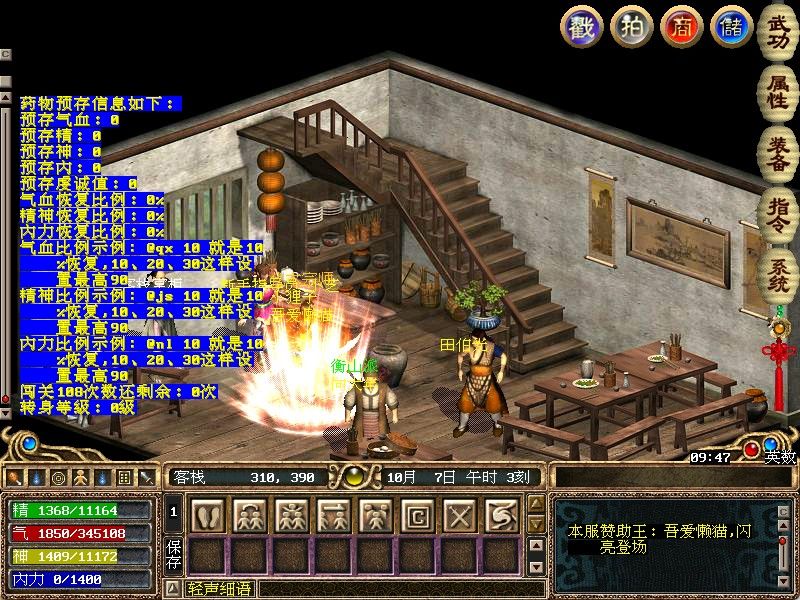The image size is (800, 600).
Task: Select the crossed swords action icon
Action: pyautogui.click(x=460, y=515)
